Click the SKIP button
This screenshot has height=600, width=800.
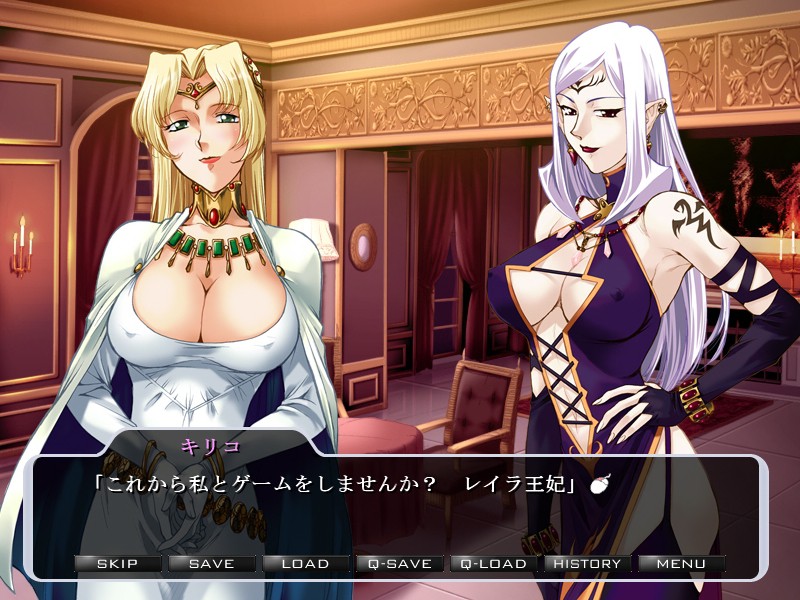coord(117,564)
